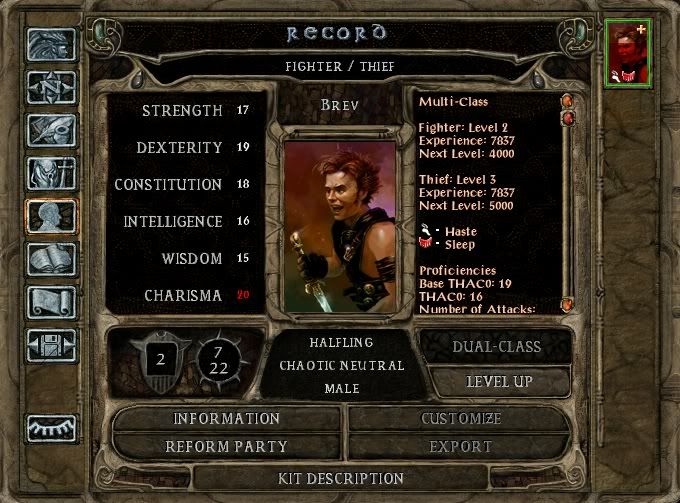Click the scroll-down arrow of stats panel

pos(566,304)
